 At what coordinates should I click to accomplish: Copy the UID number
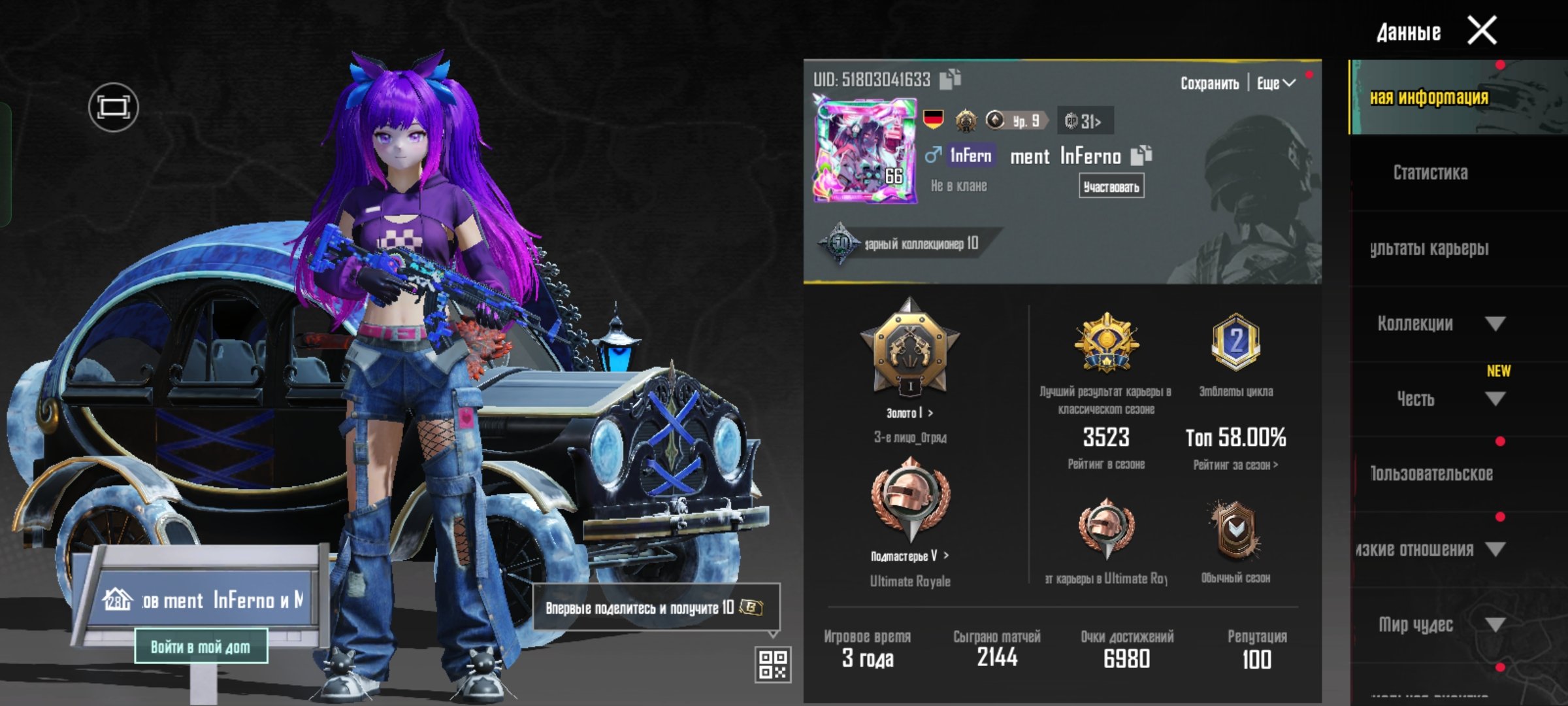(x=950, y=79)
